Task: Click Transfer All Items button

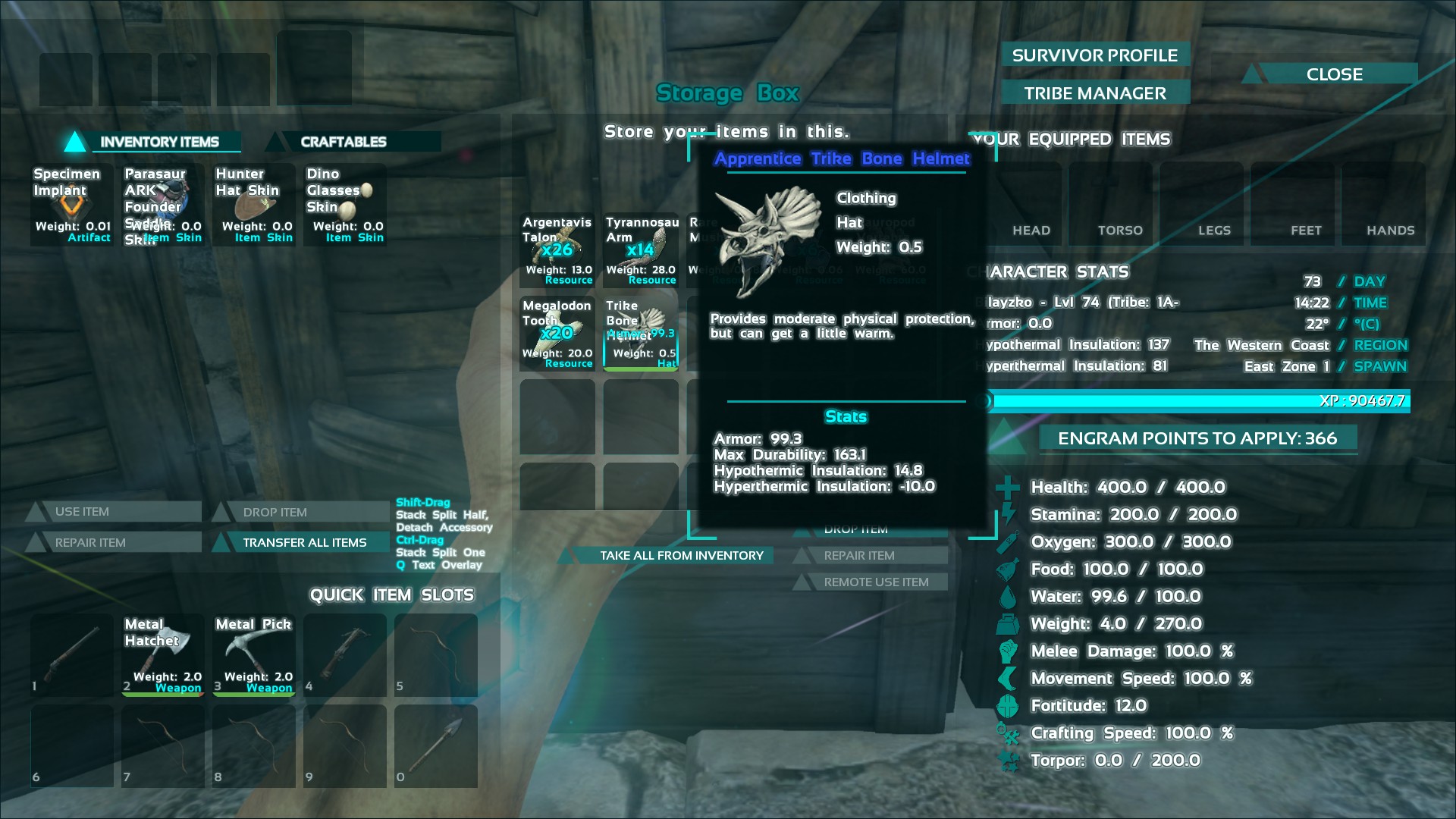Action: tap(304, 542)
